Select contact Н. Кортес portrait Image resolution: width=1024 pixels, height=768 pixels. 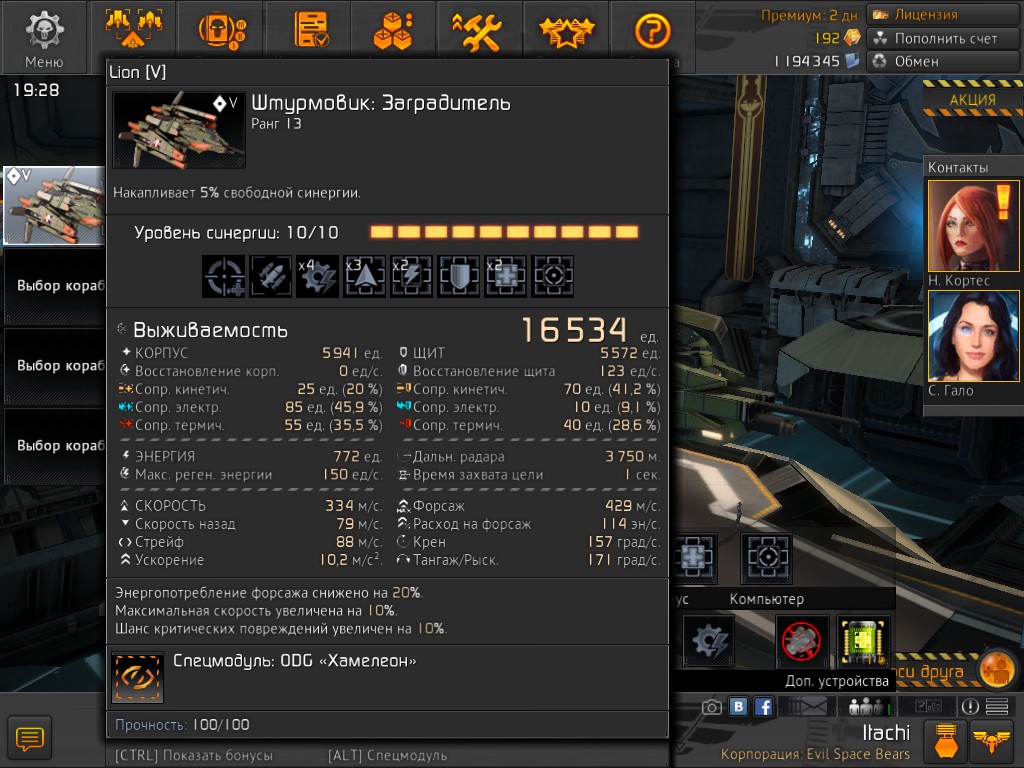pos(959,225)
